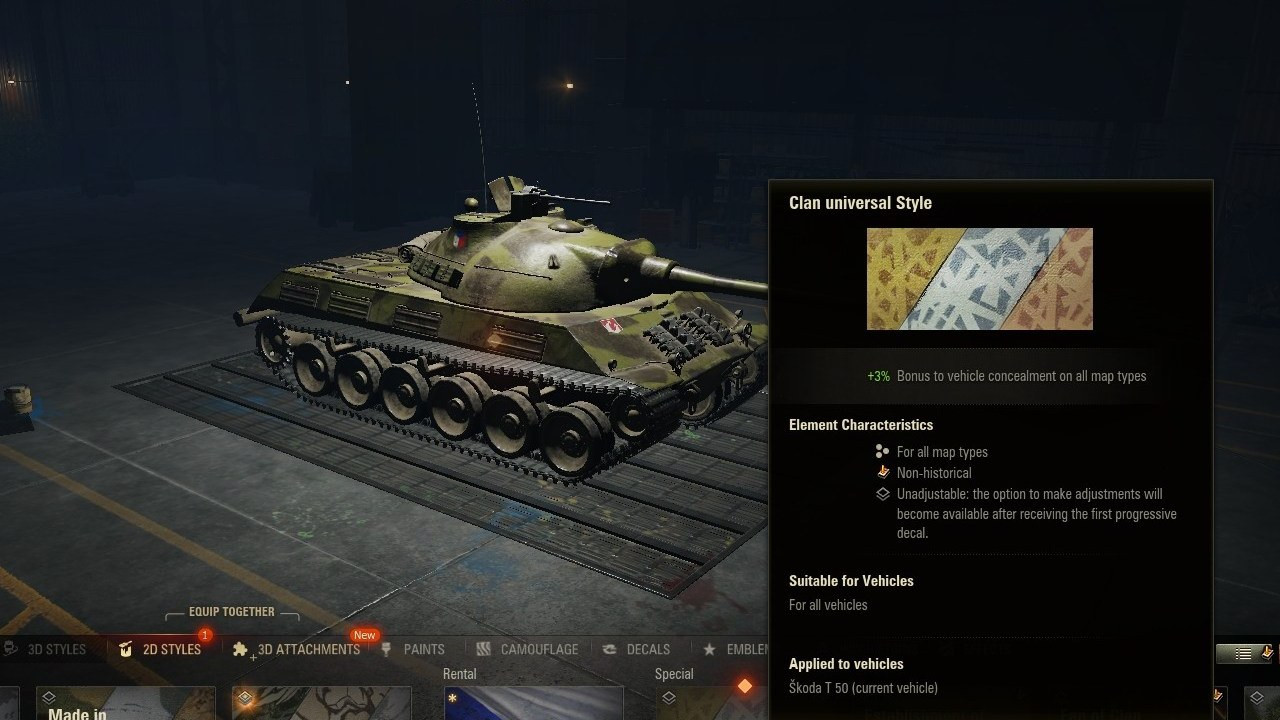Click the New badge on 3D ATTACHMENTS

point(364,634)
